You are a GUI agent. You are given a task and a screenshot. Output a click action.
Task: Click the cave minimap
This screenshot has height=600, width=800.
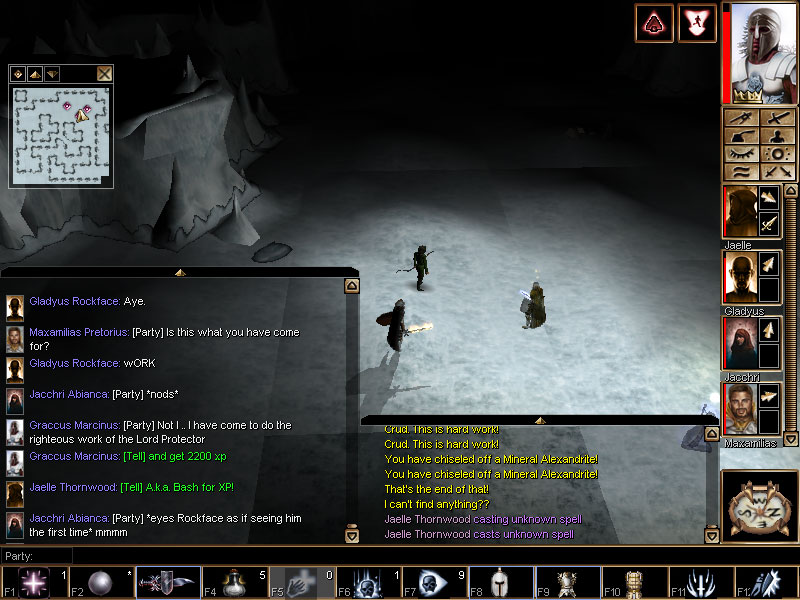click(x=62, y=135)
